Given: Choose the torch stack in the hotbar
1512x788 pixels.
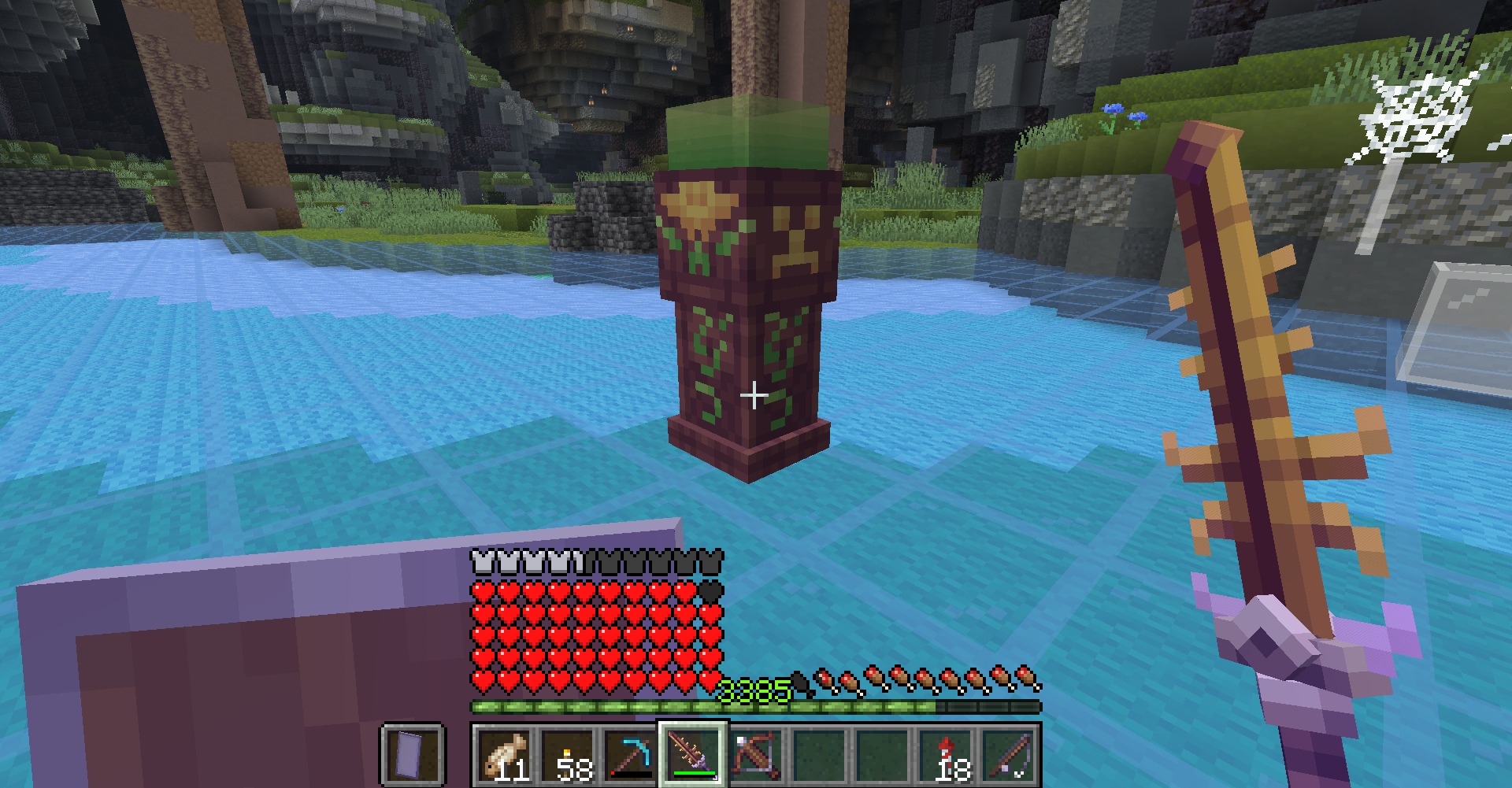Looking at the screenshot, I should pos(567,755).
